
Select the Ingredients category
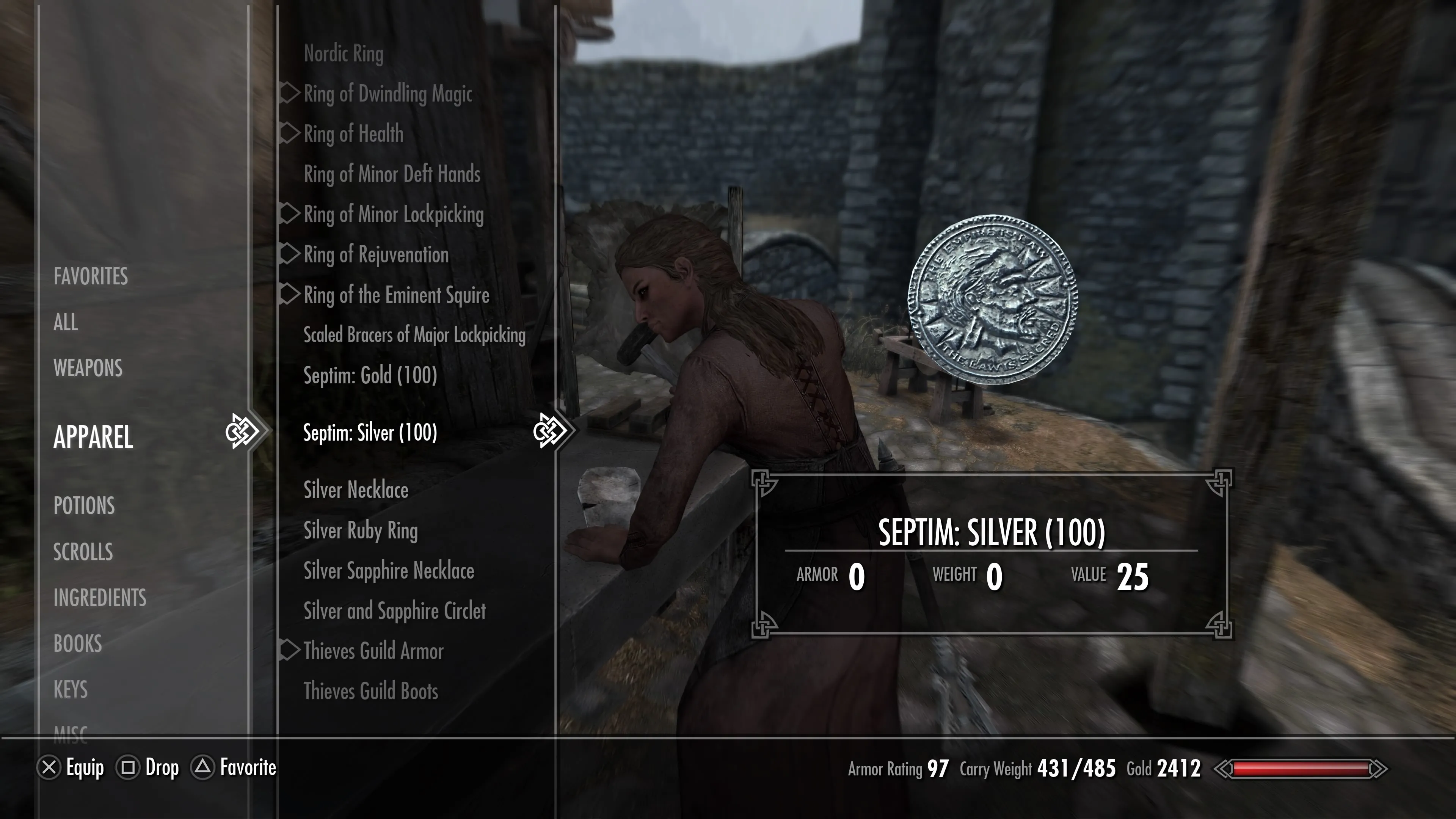(x=99, y=598)
